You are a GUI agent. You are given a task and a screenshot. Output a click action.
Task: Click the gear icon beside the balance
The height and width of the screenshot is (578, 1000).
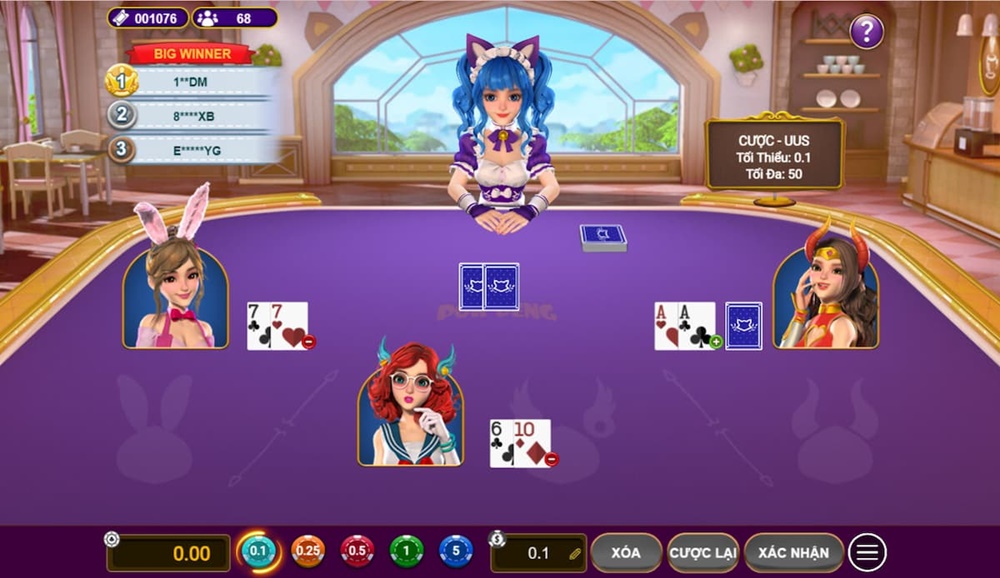coord(112,539)
